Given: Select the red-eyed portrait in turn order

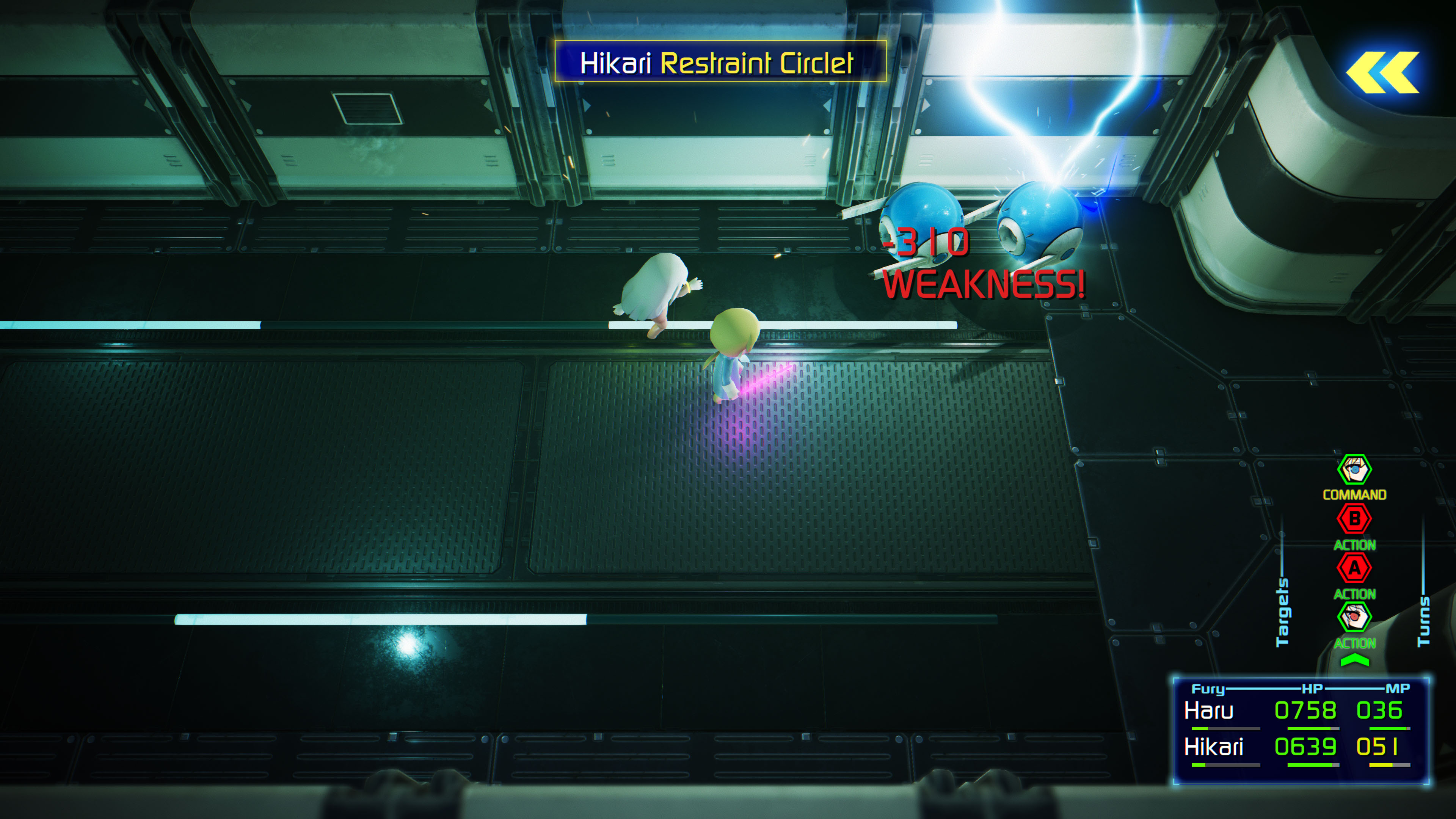Looking at the screenshot, I should tap(1354, 617).
